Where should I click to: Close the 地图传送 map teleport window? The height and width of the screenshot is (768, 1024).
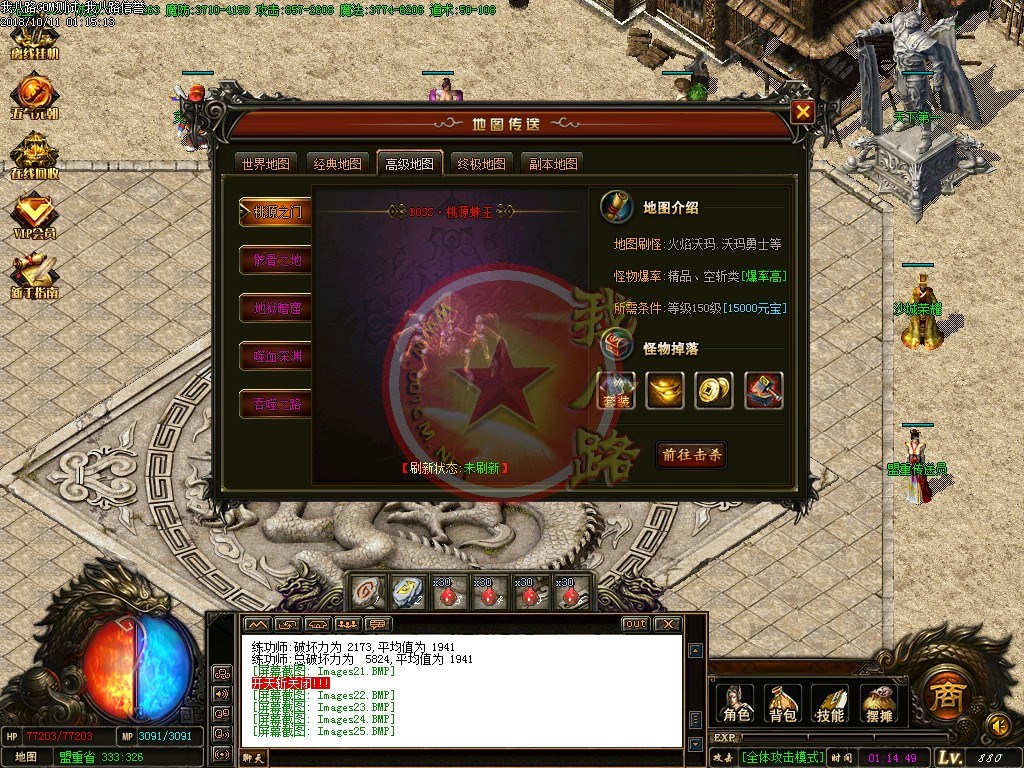point(802,112)
